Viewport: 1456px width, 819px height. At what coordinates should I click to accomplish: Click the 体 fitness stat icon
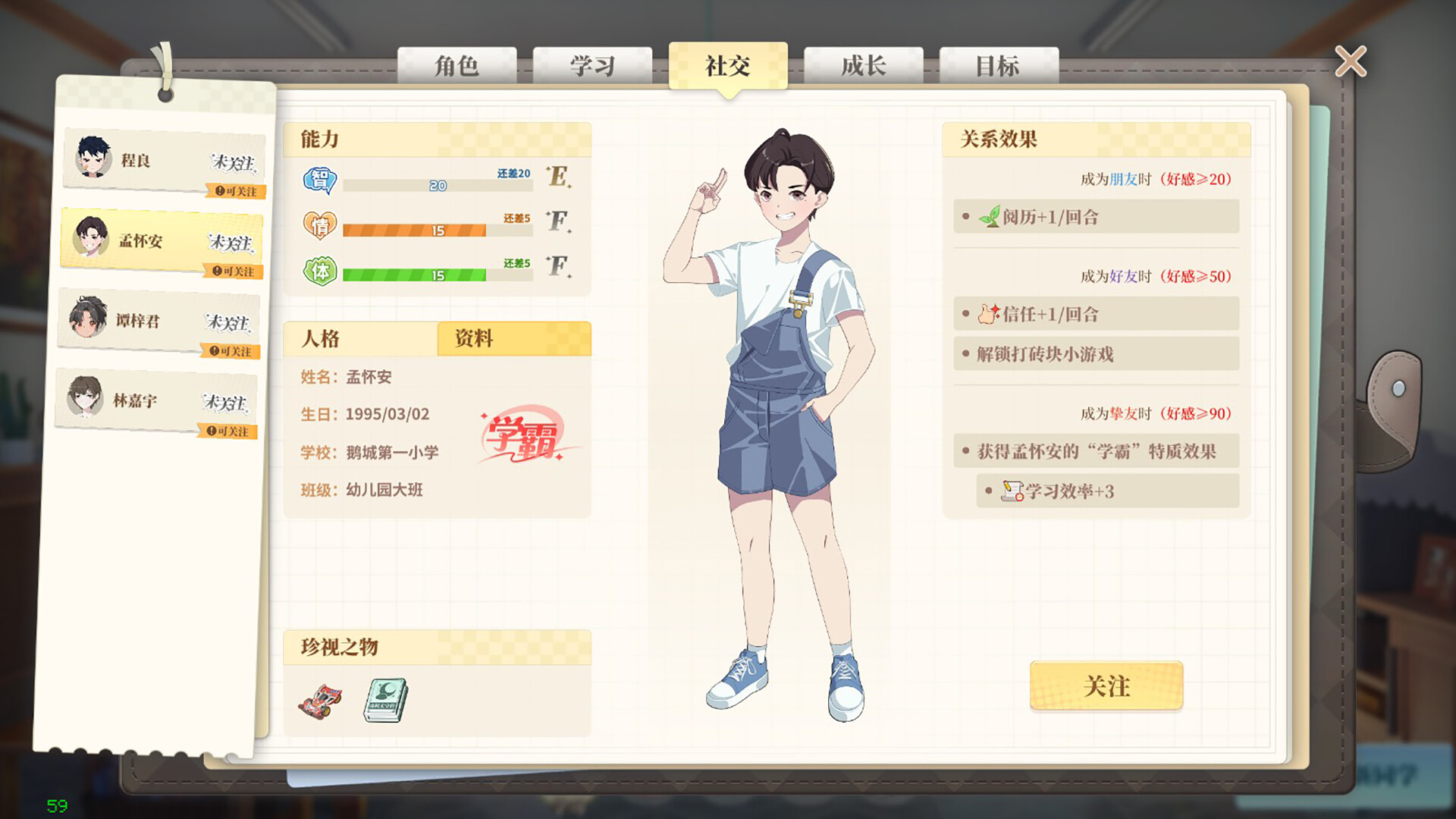click(322, 268)
